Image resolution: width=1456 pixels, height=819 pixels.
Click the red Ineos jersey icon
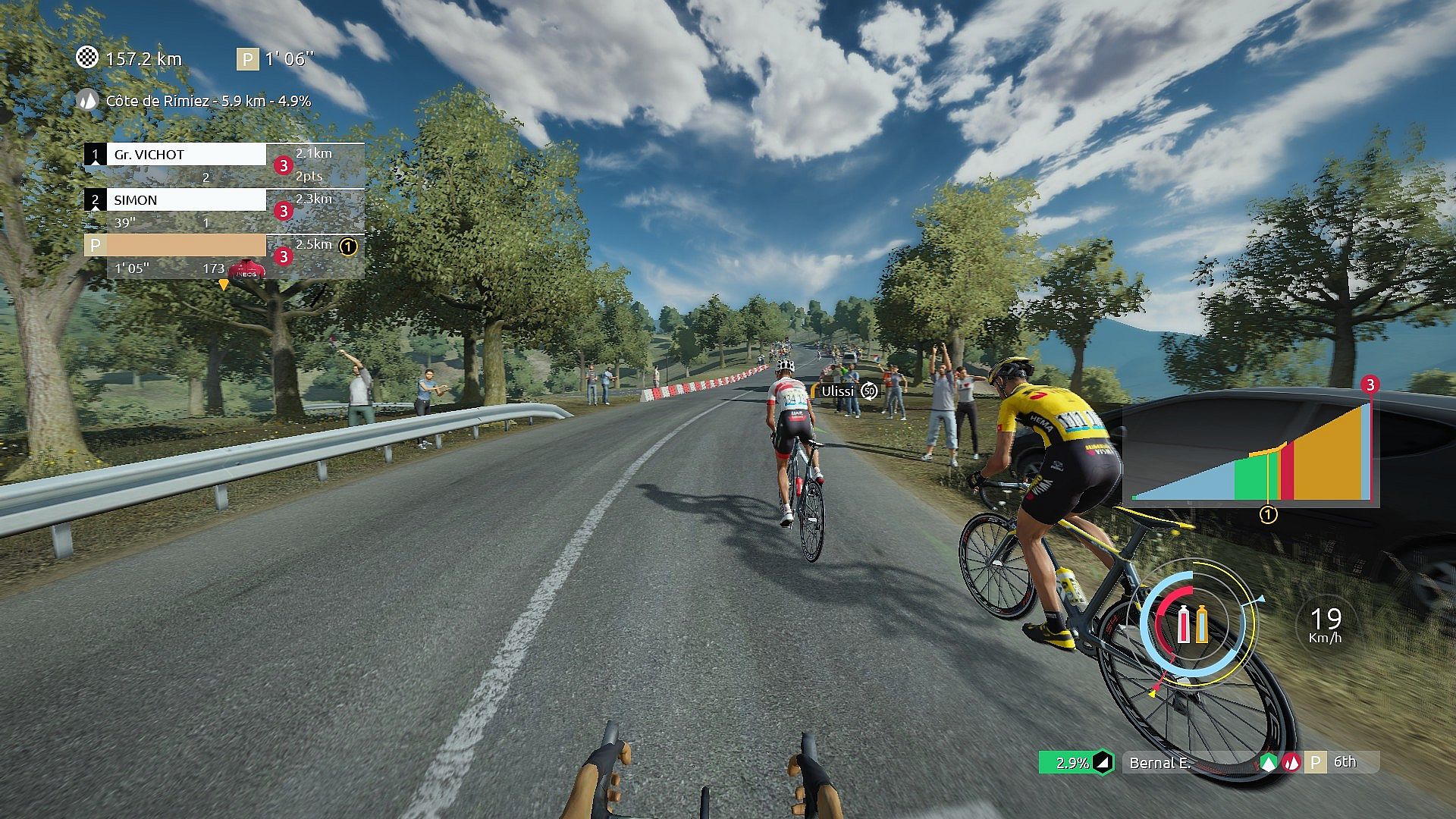click(246, 269)
